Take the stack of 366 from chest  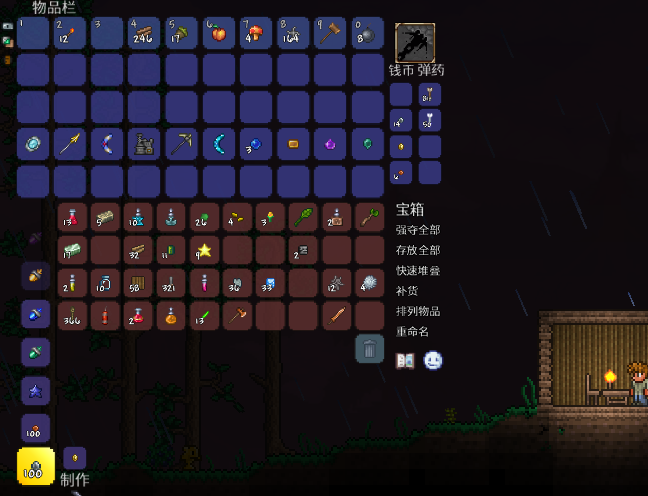click(74, 316)
